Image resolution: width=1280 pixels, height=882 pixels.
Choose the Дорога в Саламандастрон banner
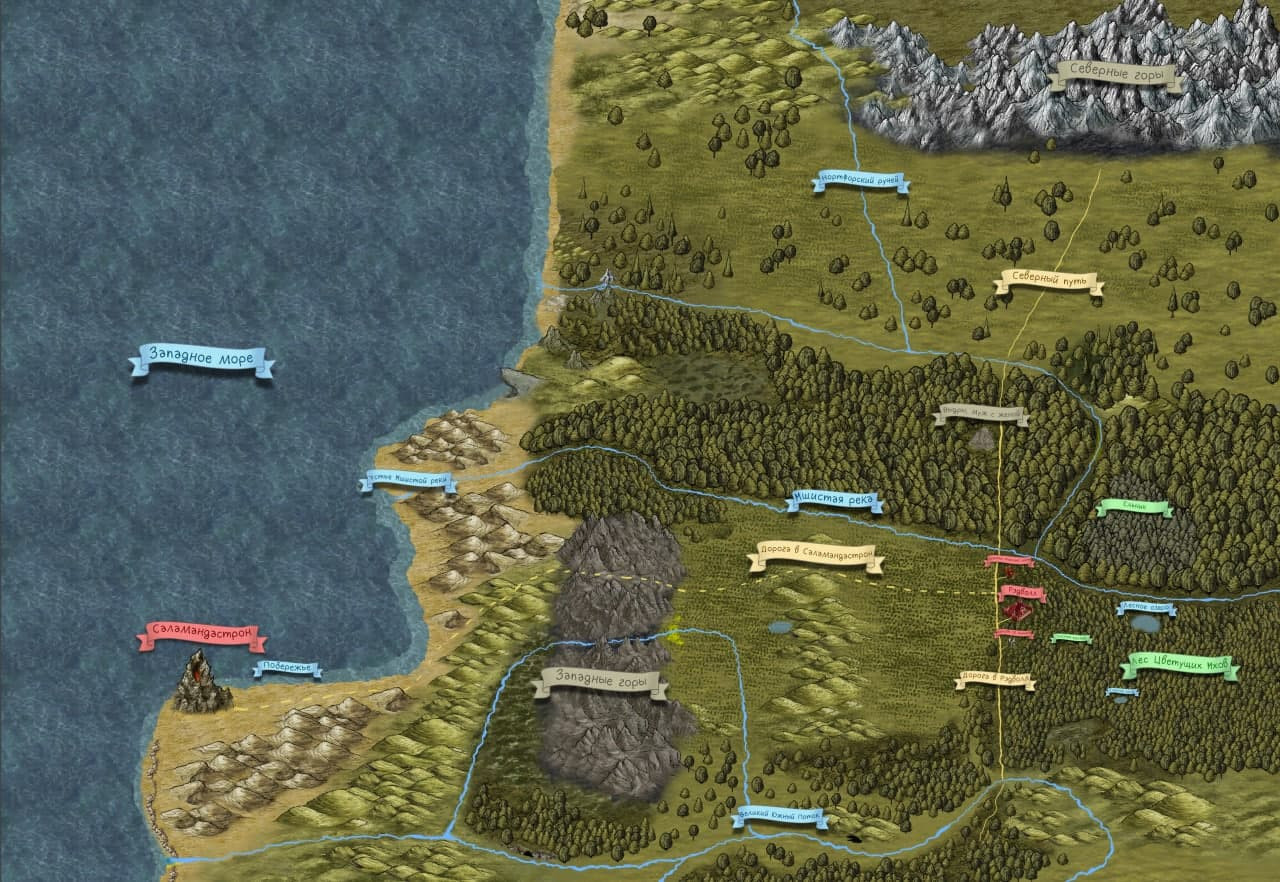point(816,556)
